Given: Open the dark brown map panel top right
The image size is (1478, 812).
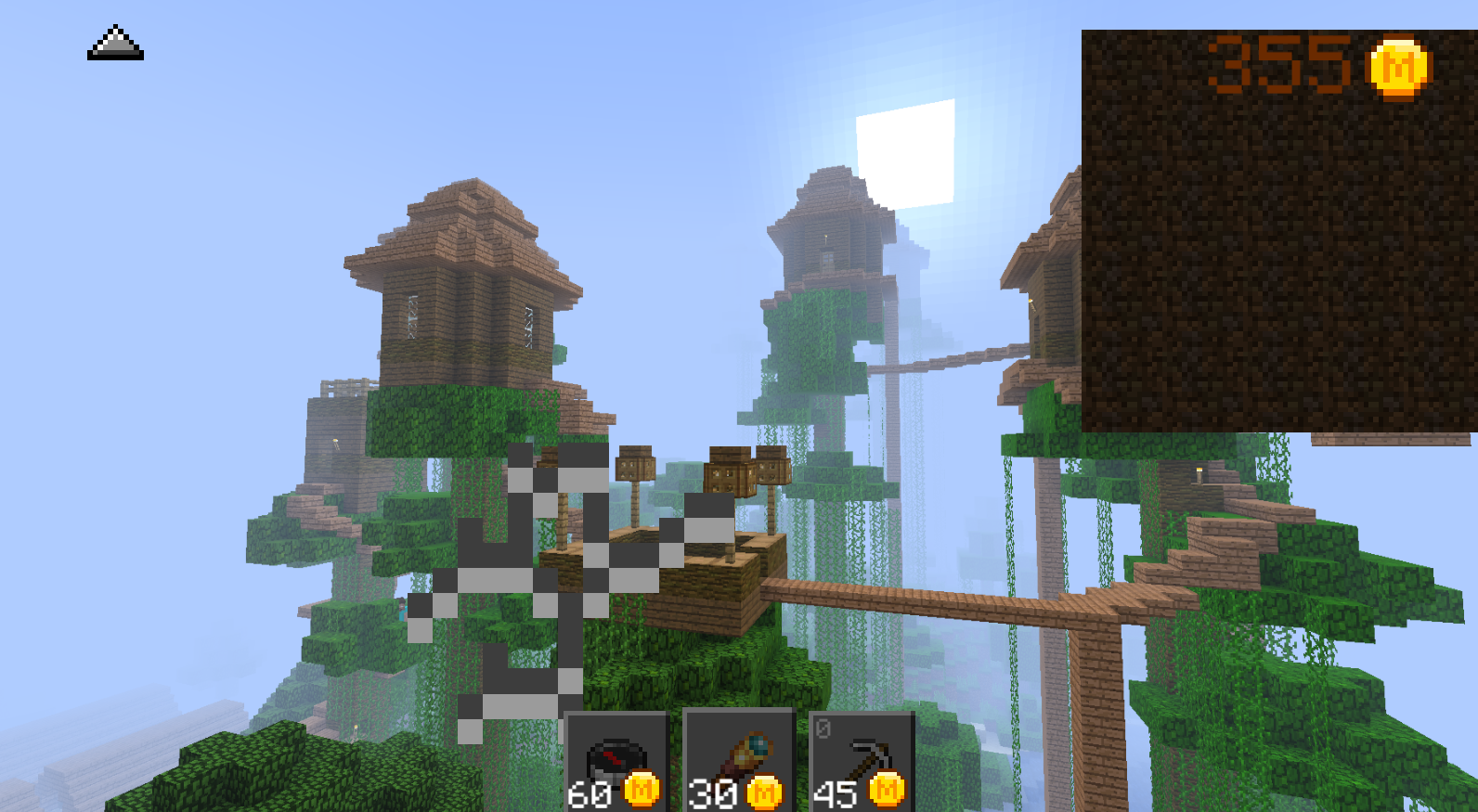Looking at the screenshot, I should pos(1279,232).
